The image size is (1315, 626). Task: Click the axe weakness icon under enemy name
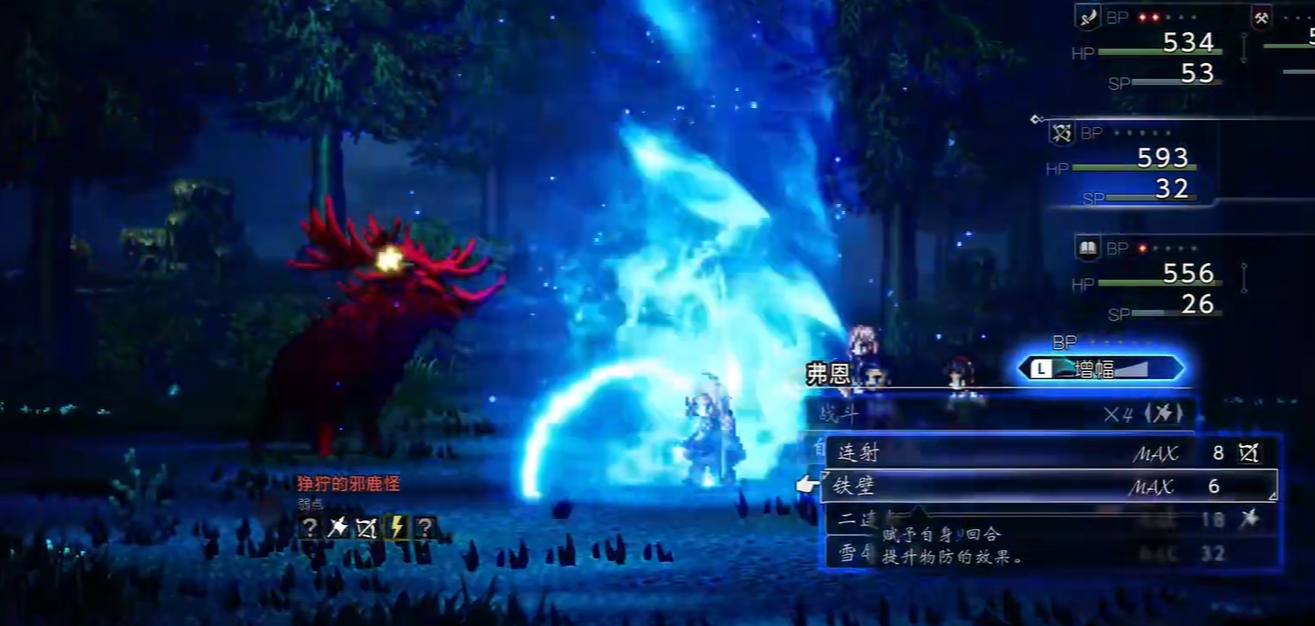(x=338, y=527)
